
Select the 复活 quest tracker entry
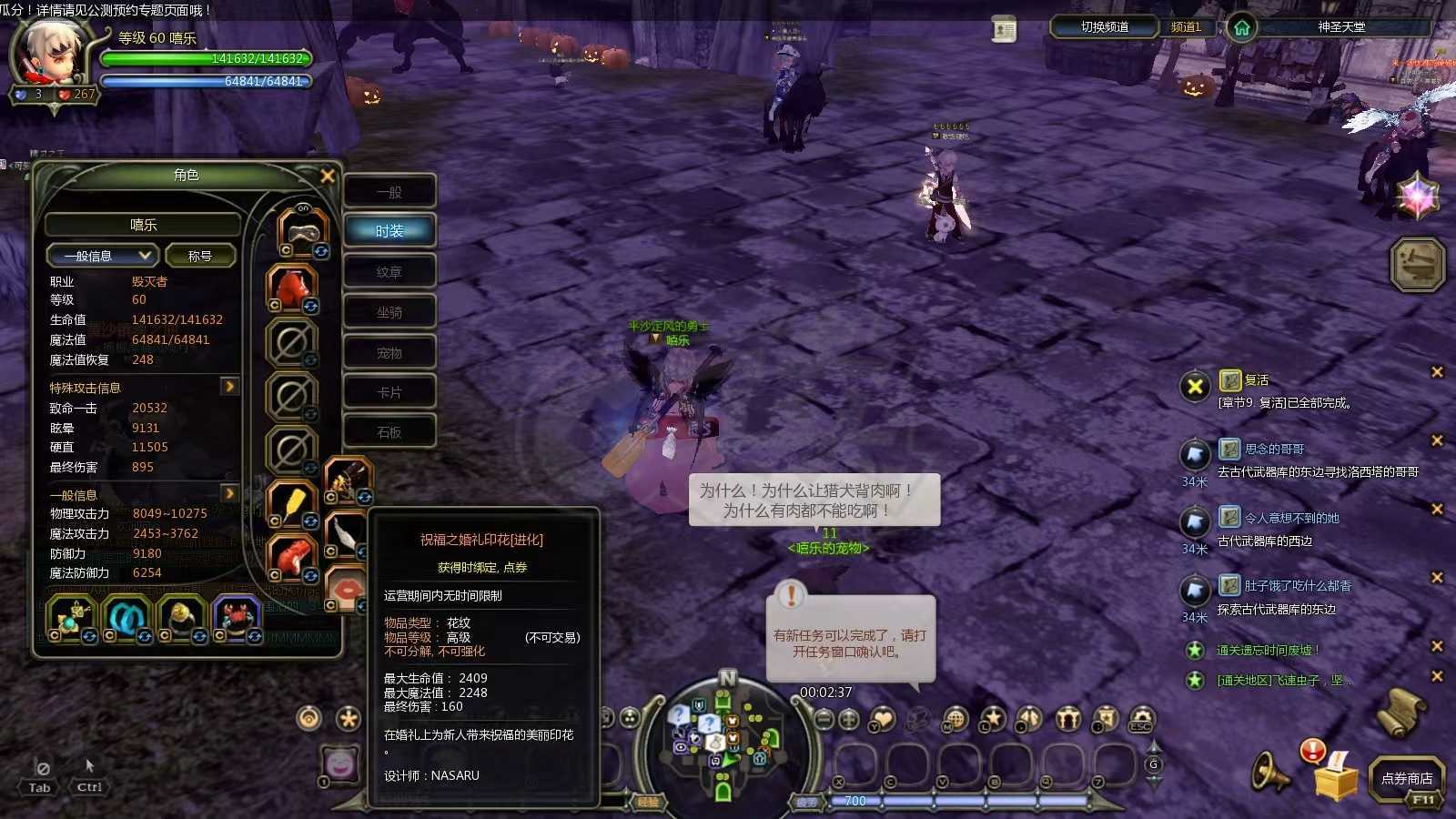click(x=1257, y=380)
